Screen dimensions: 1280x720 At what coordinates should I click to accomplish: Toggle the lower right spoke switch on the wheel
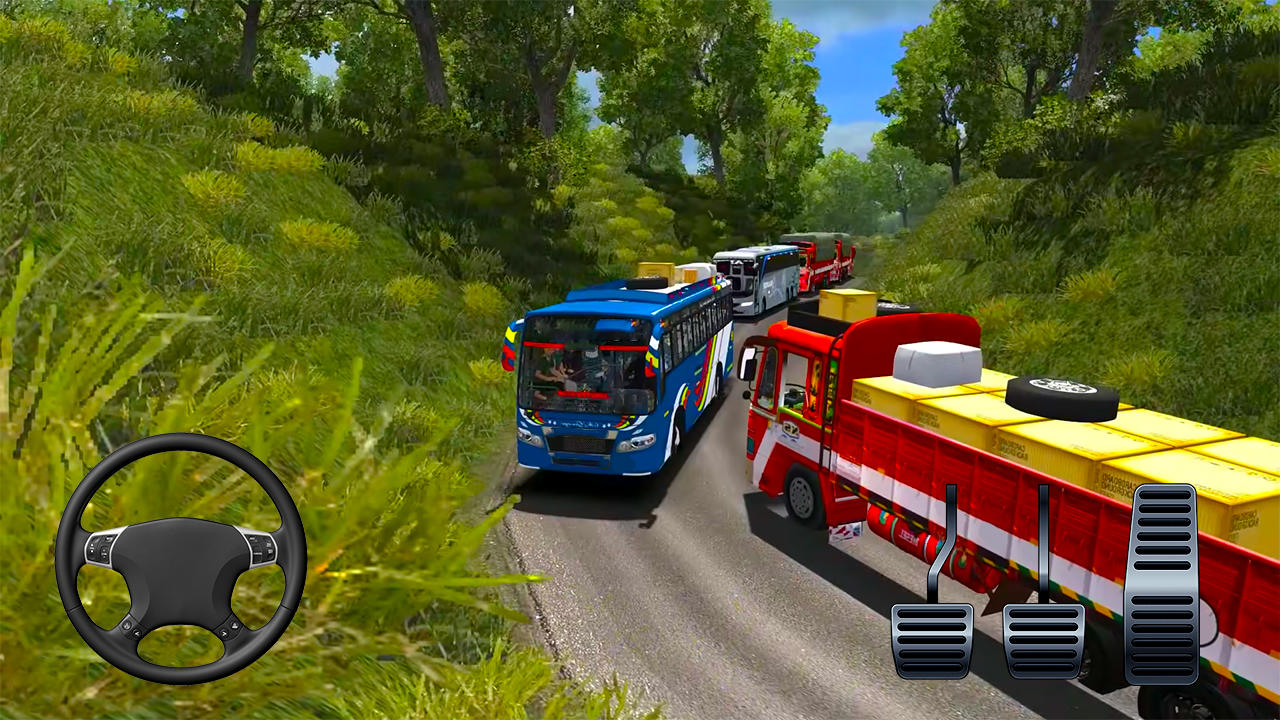point(235,625)
